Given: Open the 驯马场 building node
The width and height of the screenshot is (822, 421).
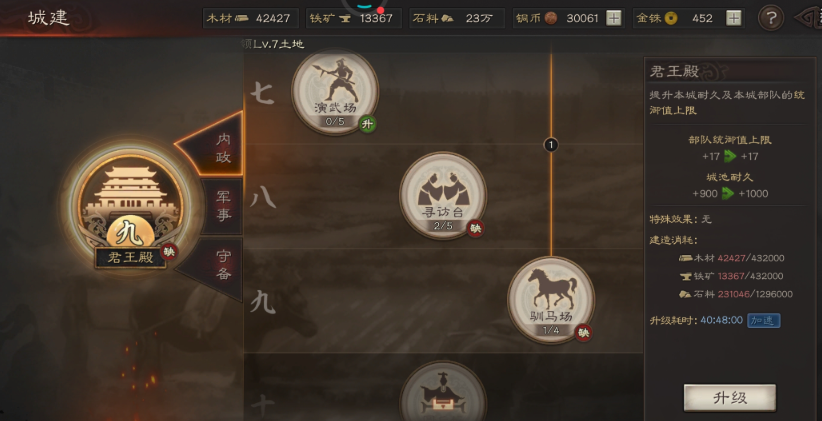Looking at the screenshot, I should pos(550,299).
